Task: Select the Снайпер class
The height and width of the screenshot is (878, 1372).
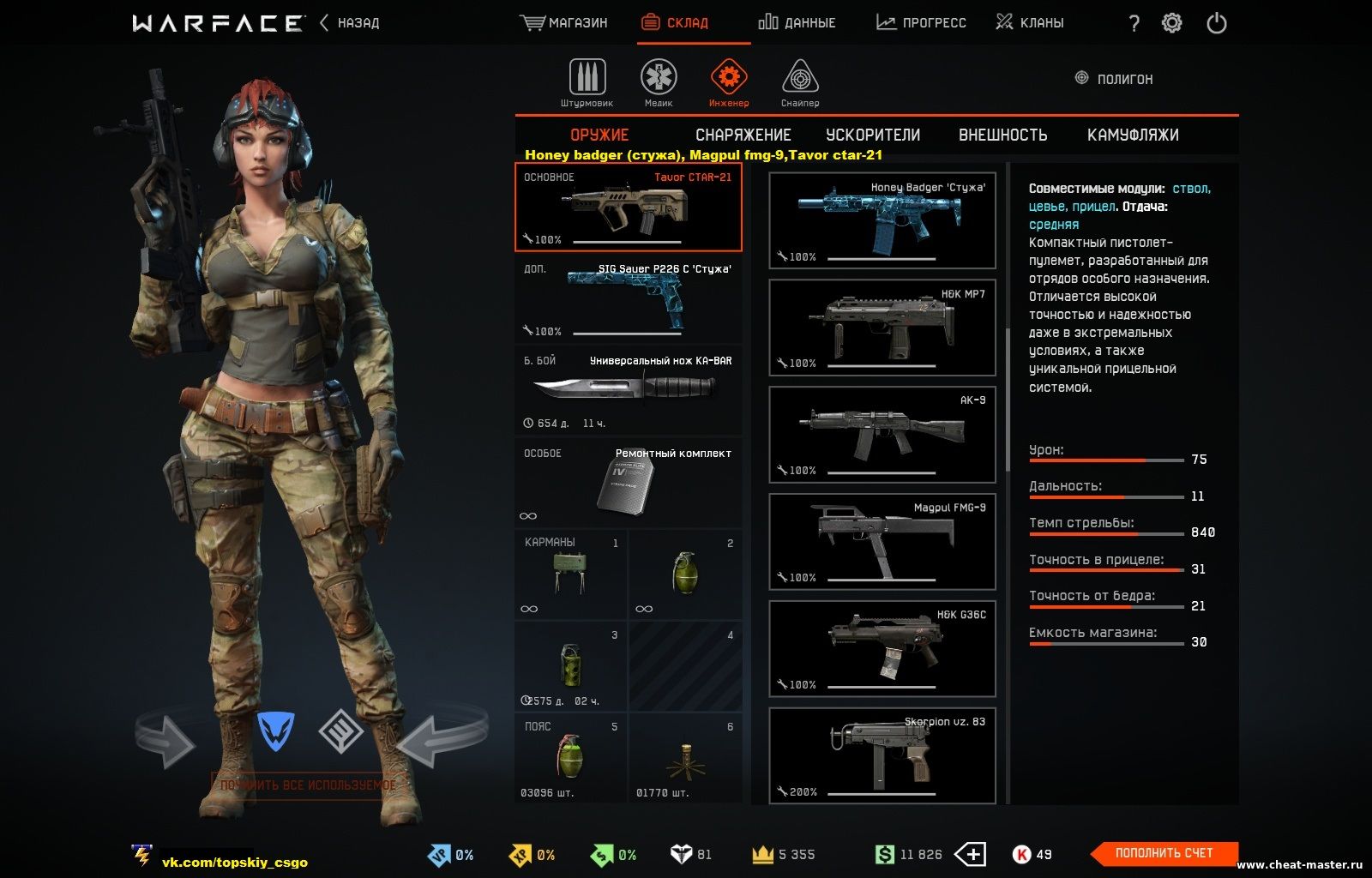Action: (x=800, y=83)
